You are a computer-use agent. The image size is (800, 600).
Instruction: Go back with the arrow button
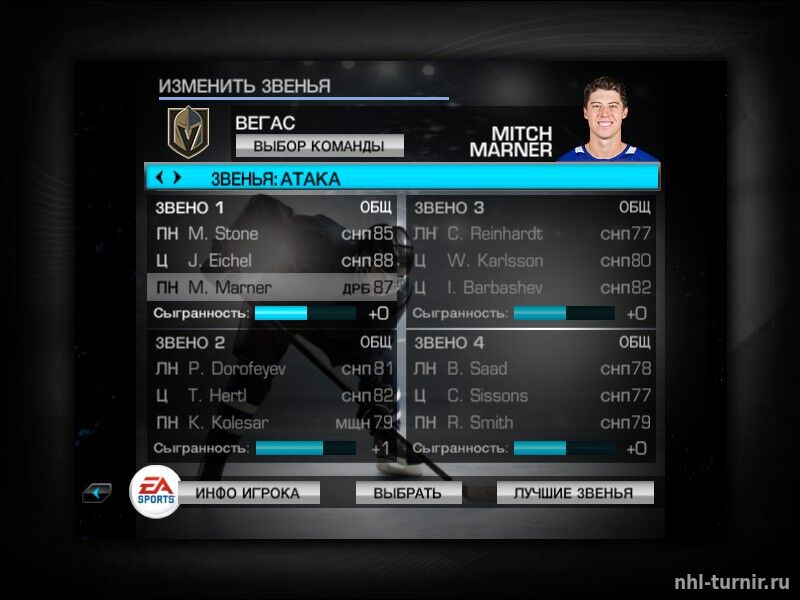tap(98, 492)
